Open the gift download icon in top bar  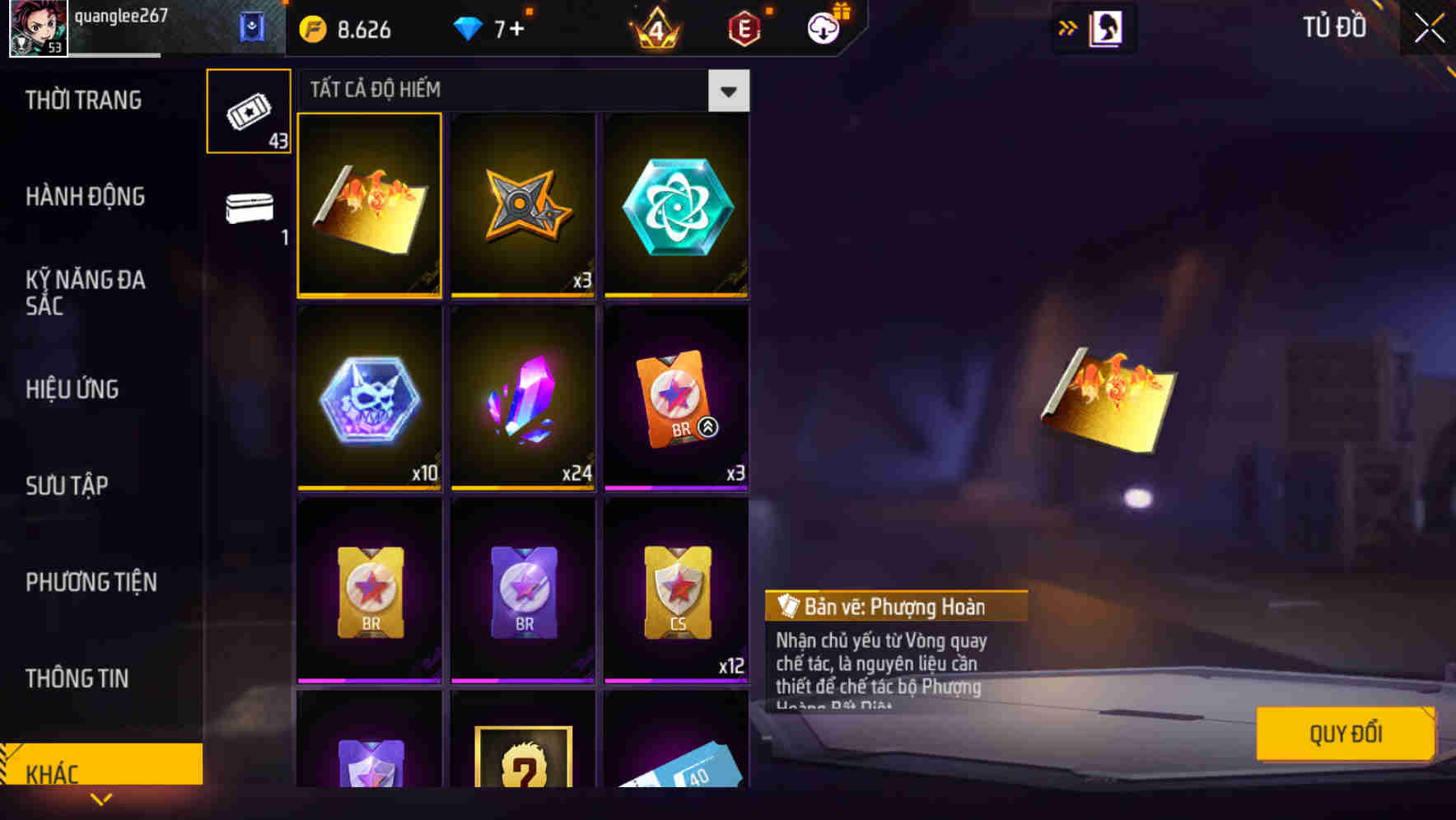pyautogui.click(x=824, y=28)
